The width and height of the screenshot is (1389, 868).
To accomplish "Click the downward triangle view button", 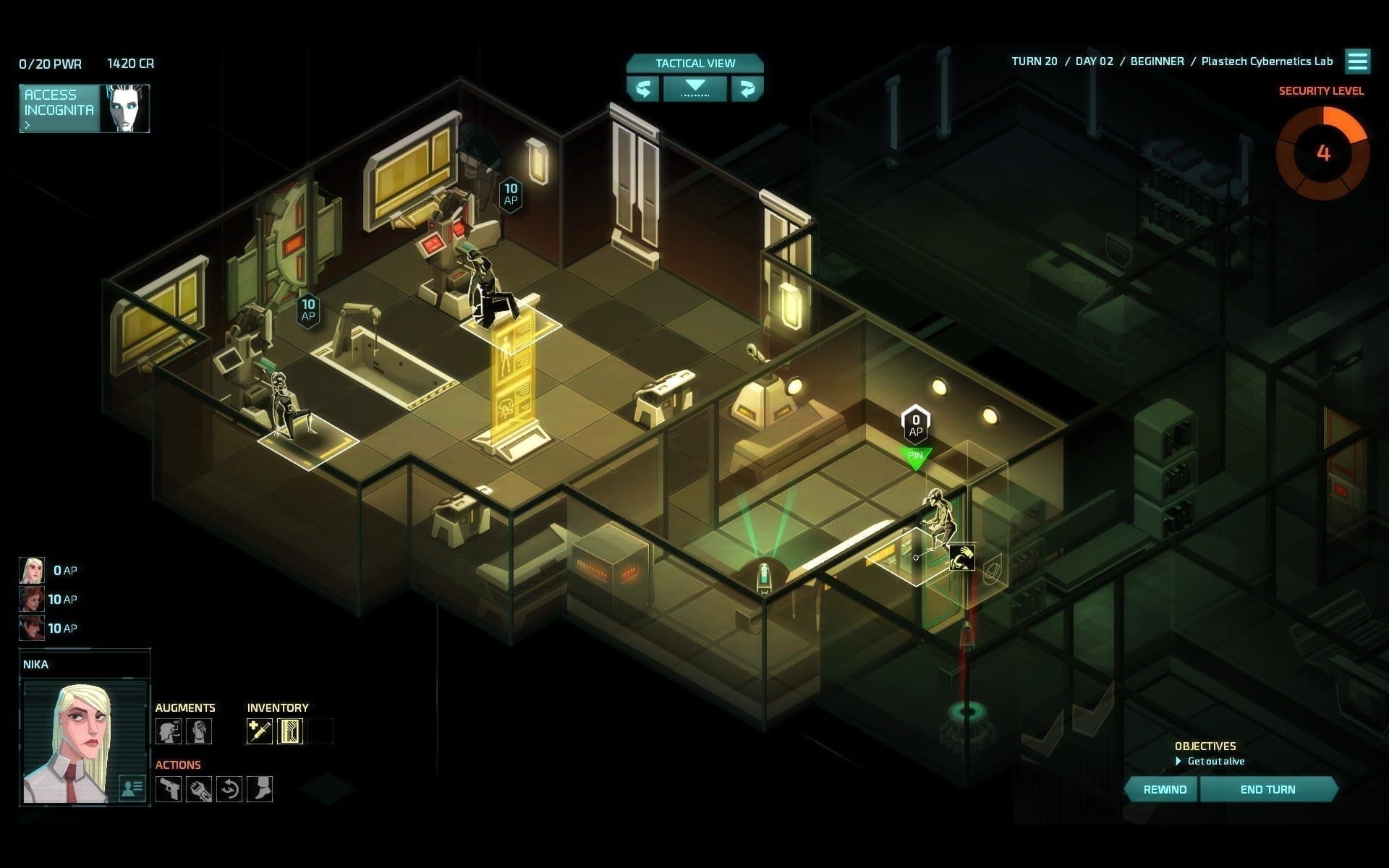I will click(694, 88).
